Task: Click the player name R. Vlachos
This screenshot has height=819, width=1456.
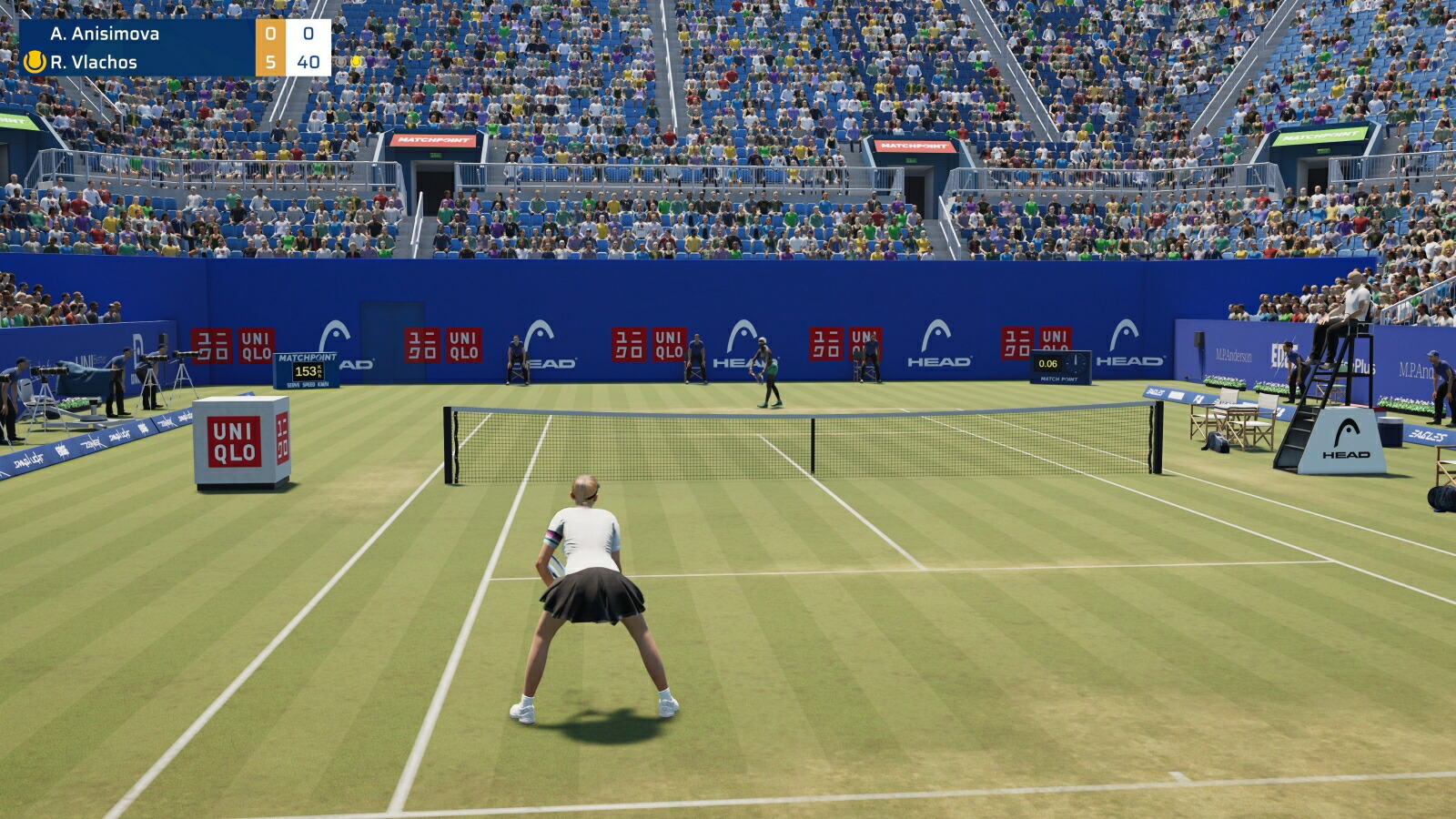Action: [96, 63]
